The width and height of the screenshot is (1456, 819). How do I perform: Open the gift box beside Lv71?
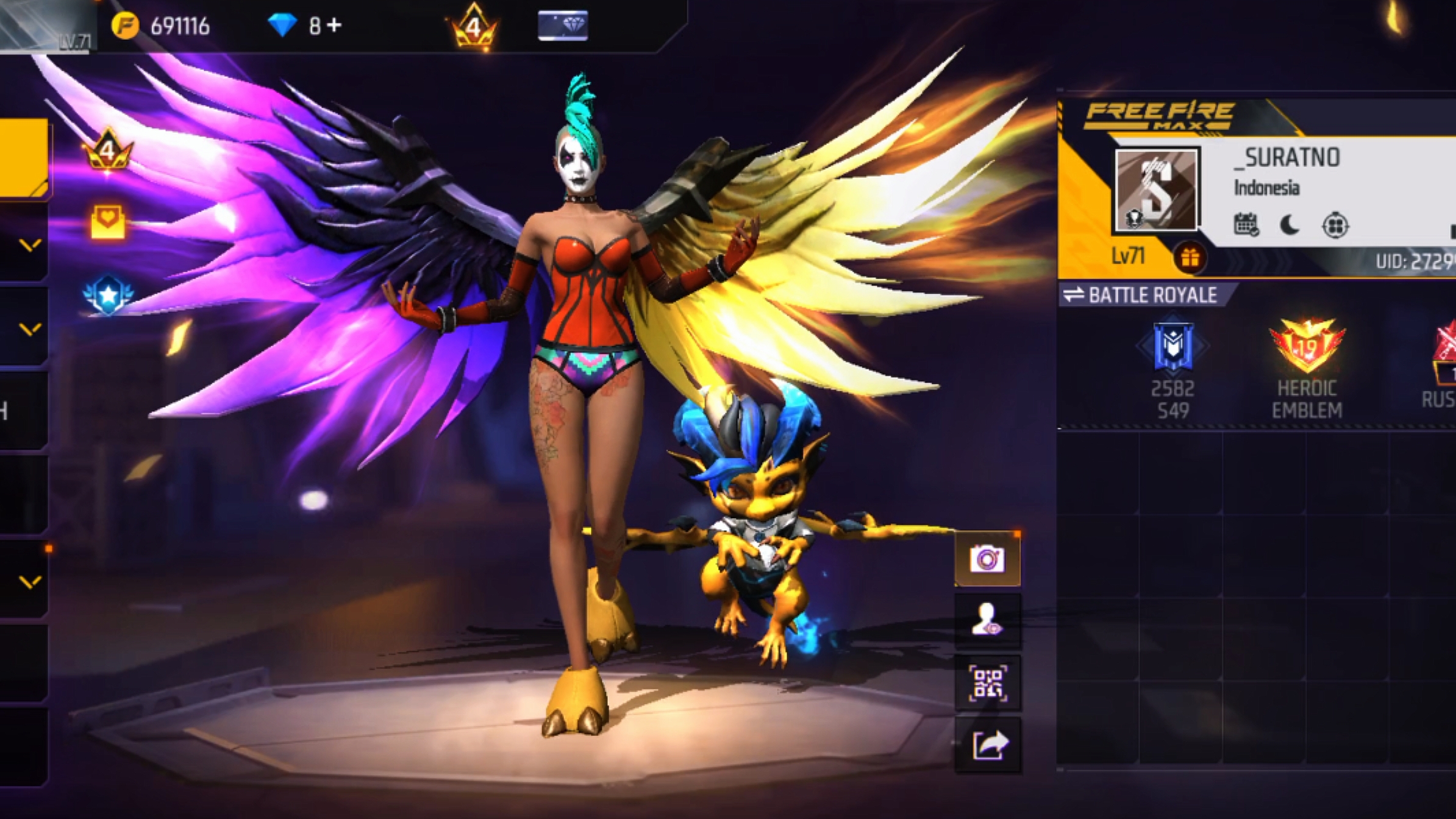[1189, 258]
